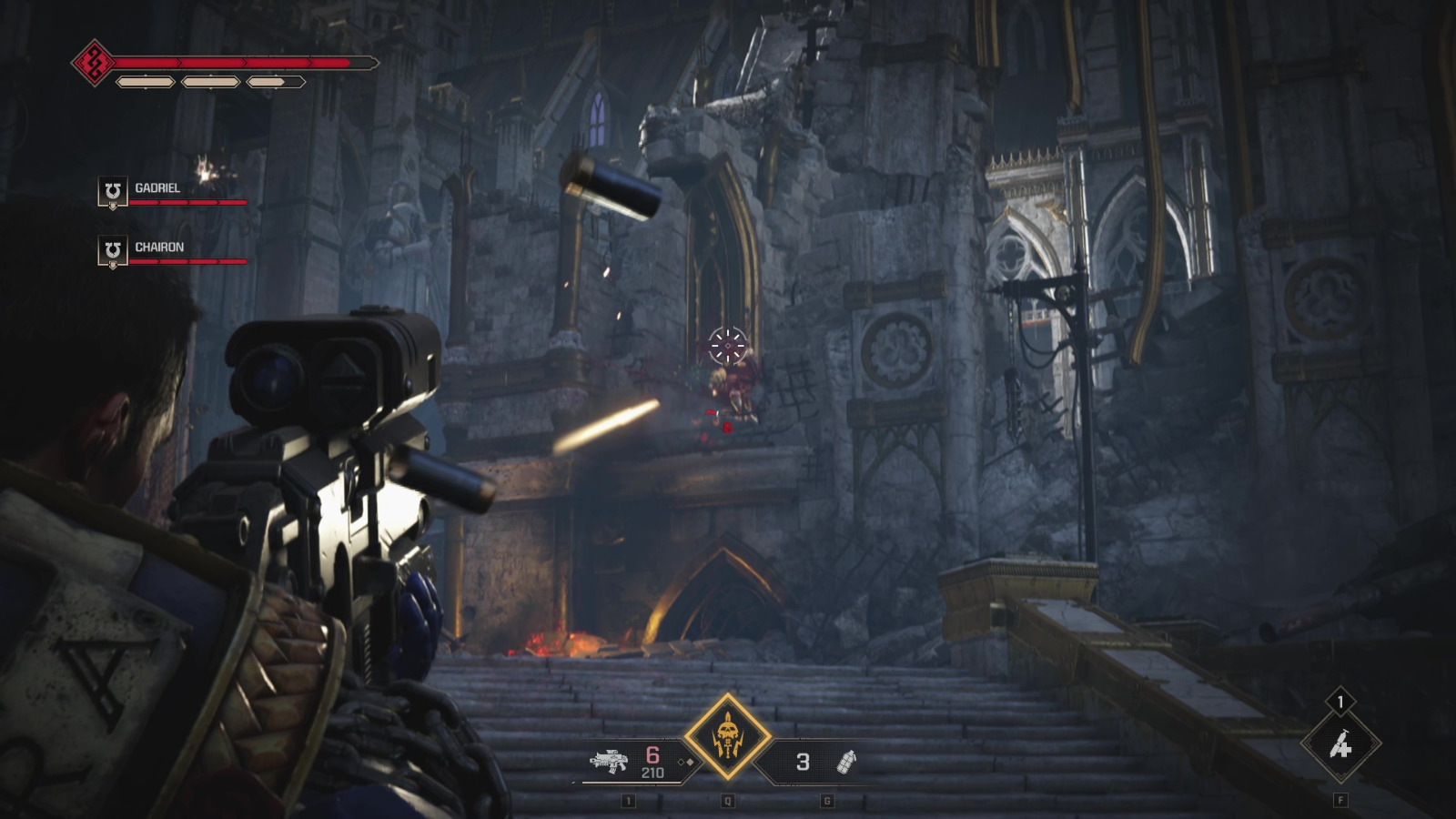Select the bolt rifle weapon icon
Screen dimensions: 1456x819
pyautogui.click(x=609, y=761)
